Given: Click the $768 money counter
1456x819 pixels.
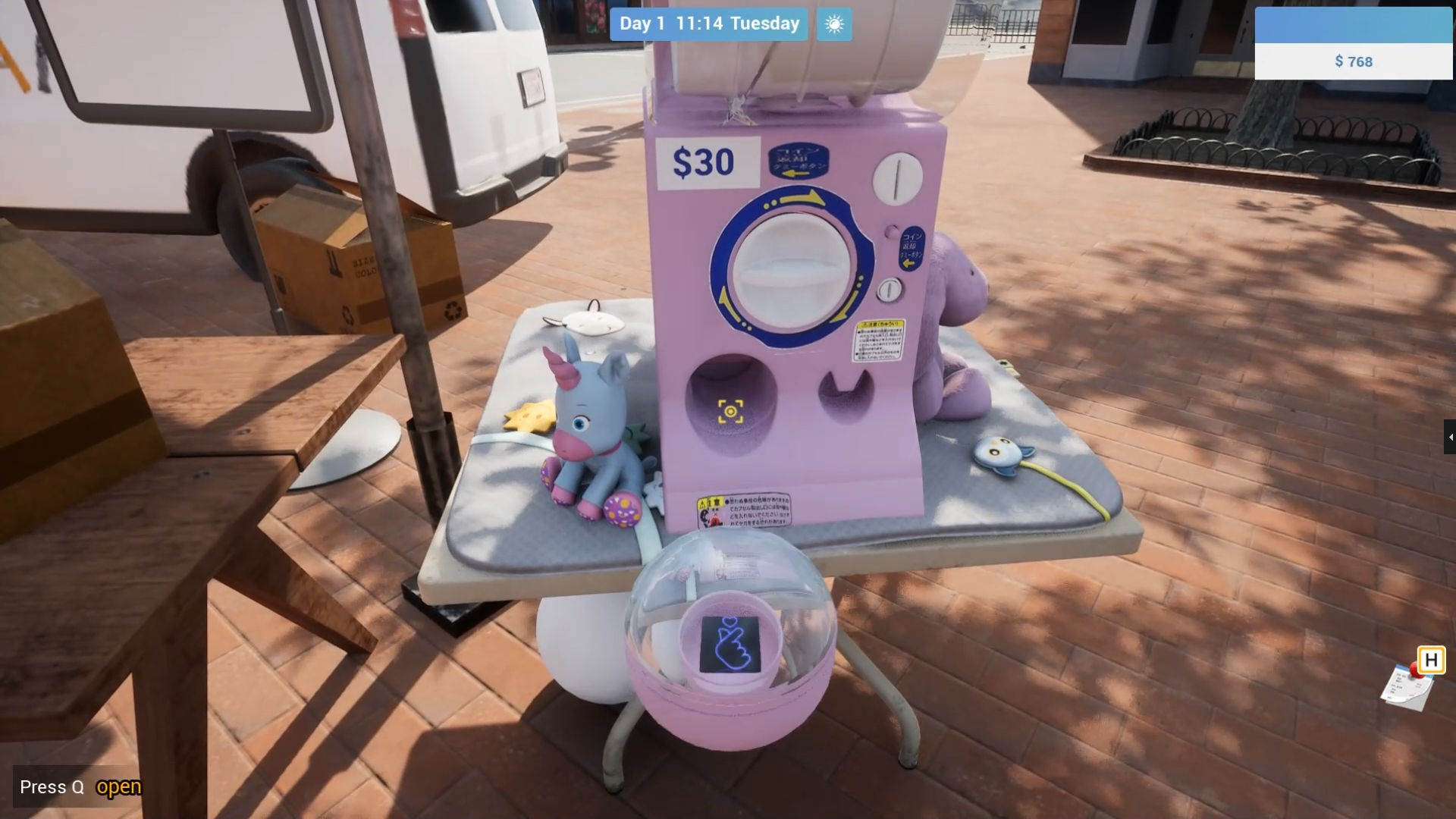Looking at the screenshot, I should pos(1354,62).
